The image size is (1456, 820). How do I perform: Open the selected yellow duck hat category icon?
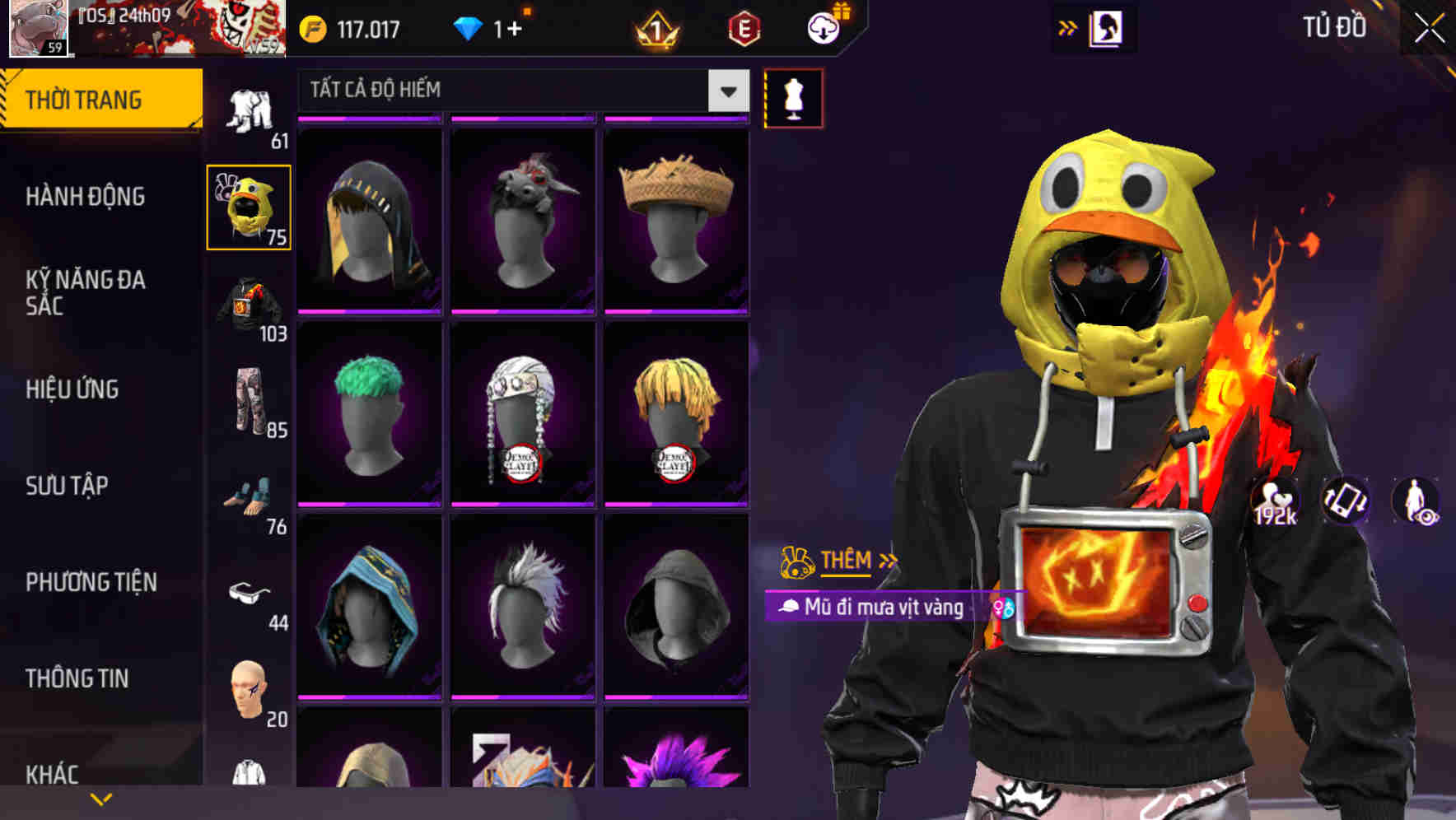pos(249,207)
